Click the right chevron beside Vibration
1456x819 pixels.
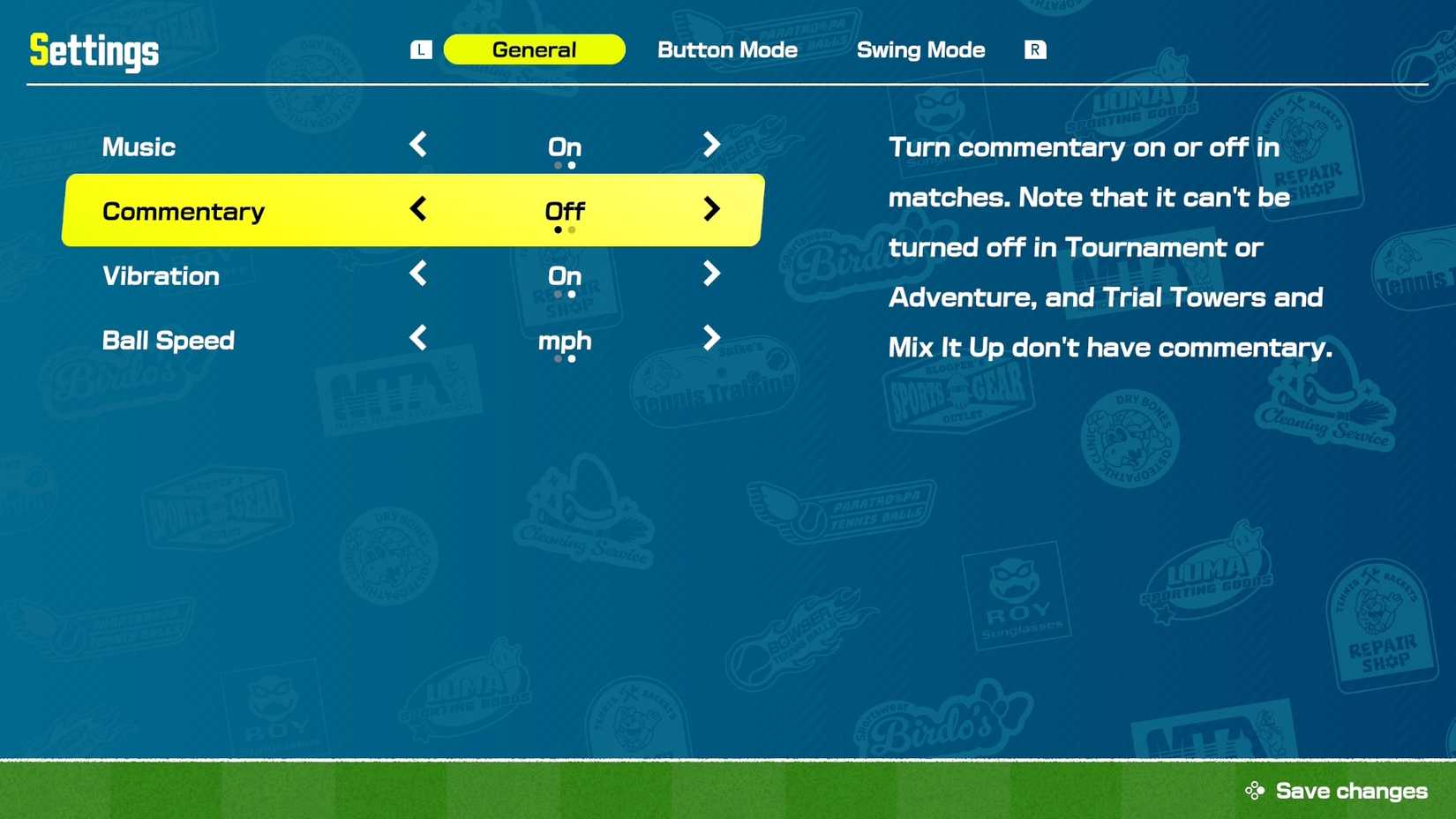[x=711, y=274]
